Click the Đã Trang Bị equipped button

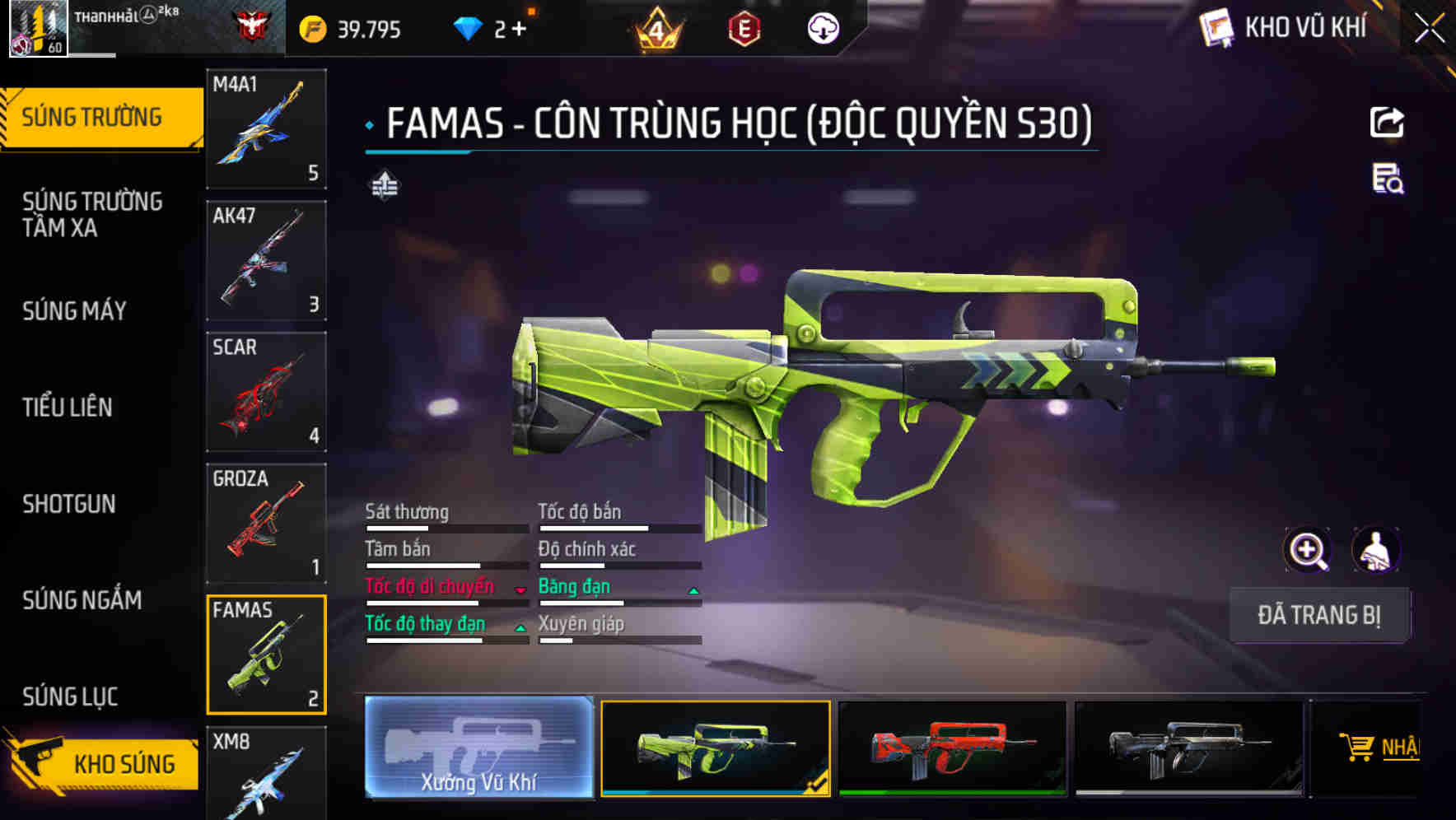[1319, 615]
